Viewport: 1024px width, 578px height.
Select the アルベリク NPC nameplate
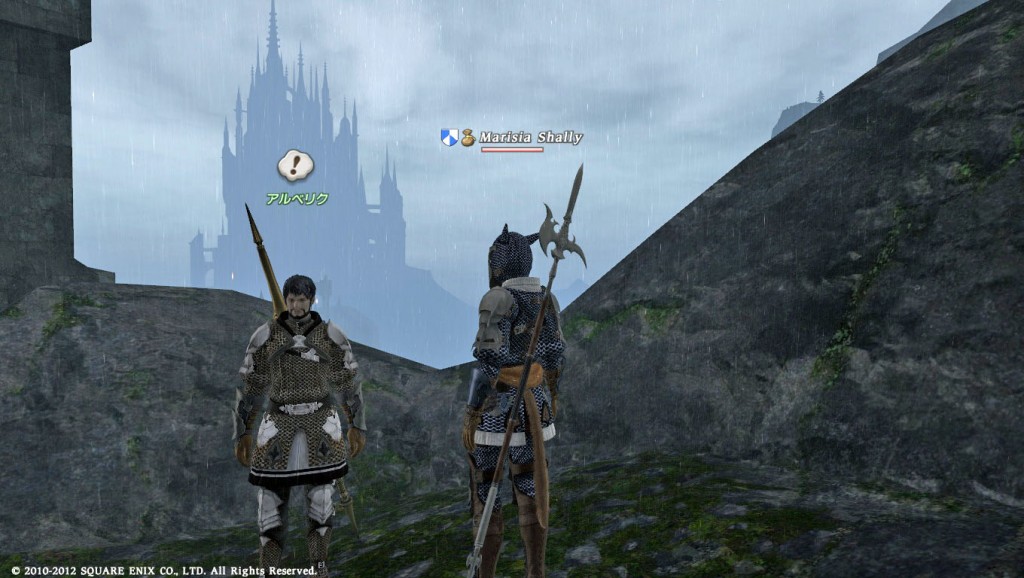pyautogui.click(x=297, y=199)
